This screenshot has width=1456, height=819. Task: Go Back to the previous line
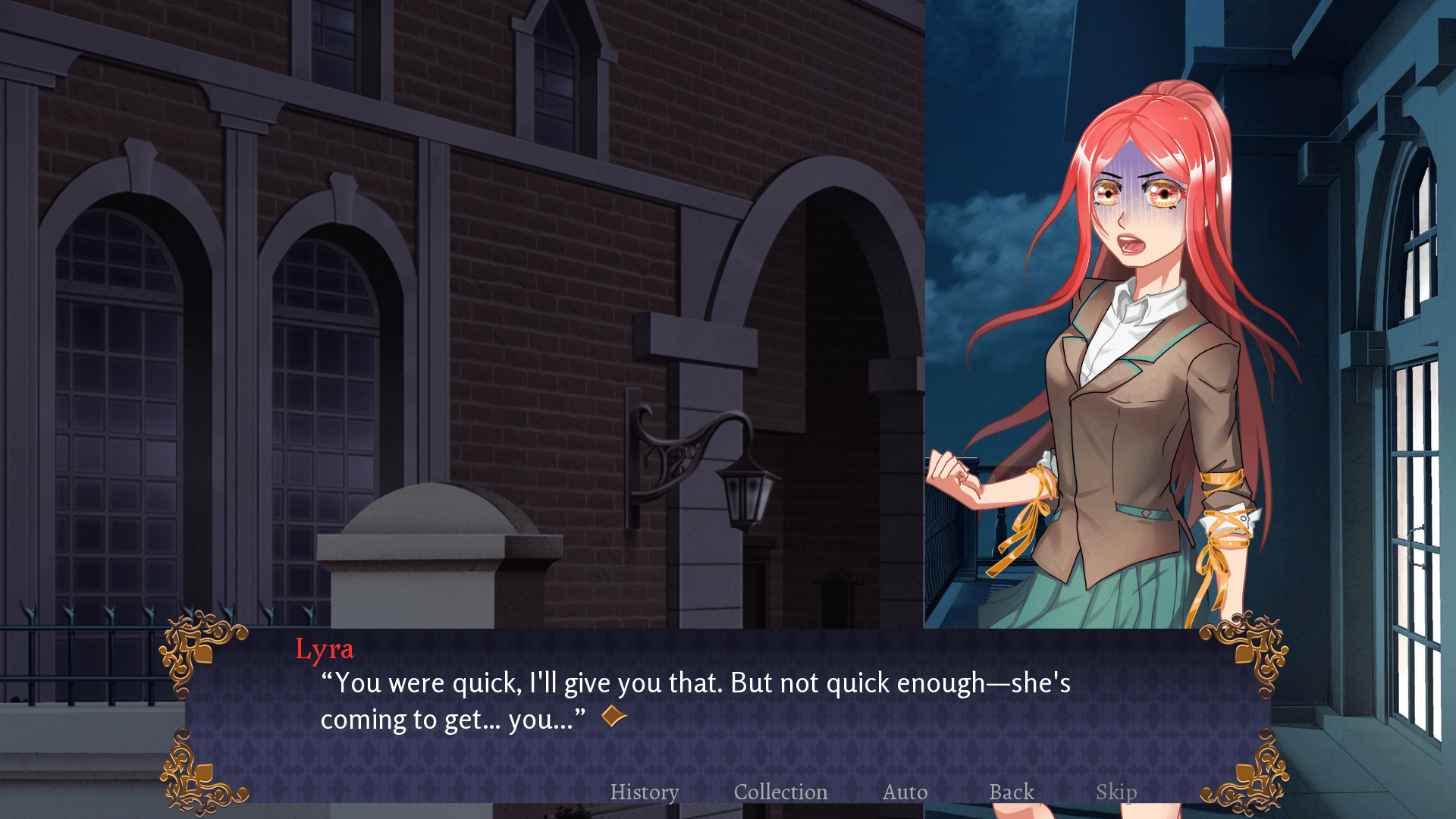click(1012, 792)
